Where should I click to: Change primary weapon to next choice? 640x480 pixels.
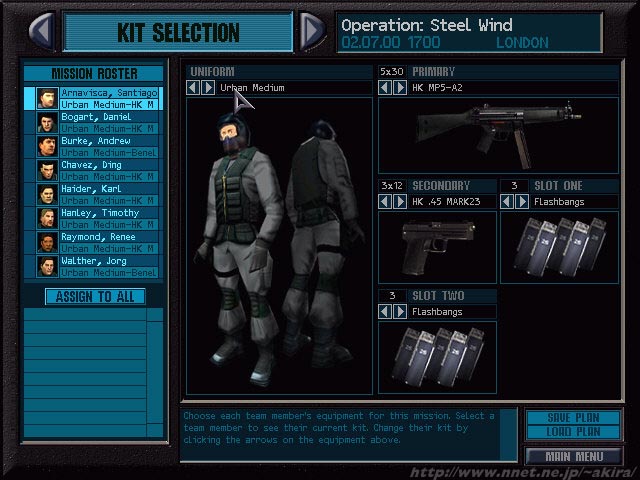coord(399,88)
